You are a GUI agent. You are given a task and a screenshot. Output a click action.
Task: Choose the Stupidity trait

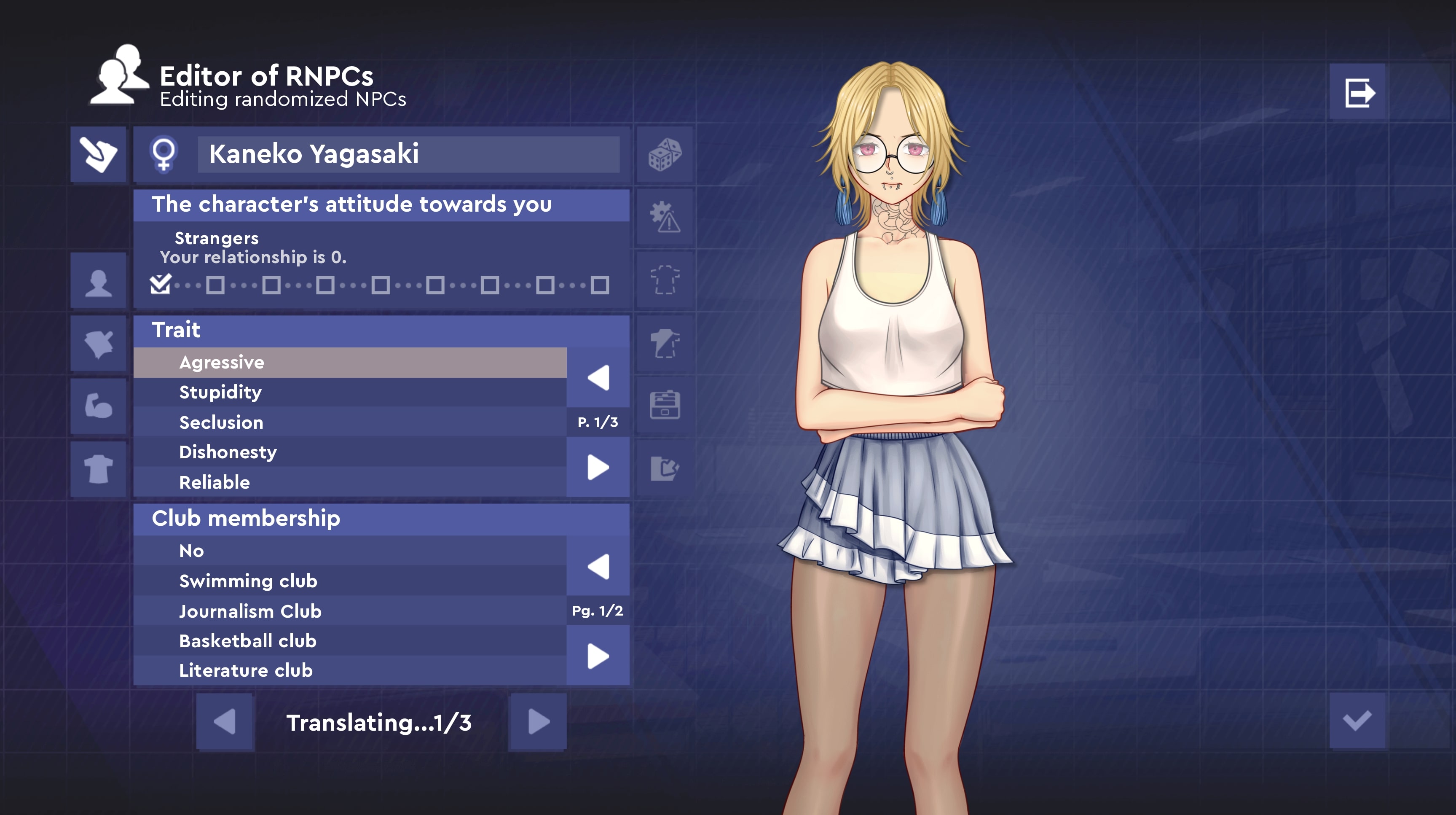(x=350, y=393)
